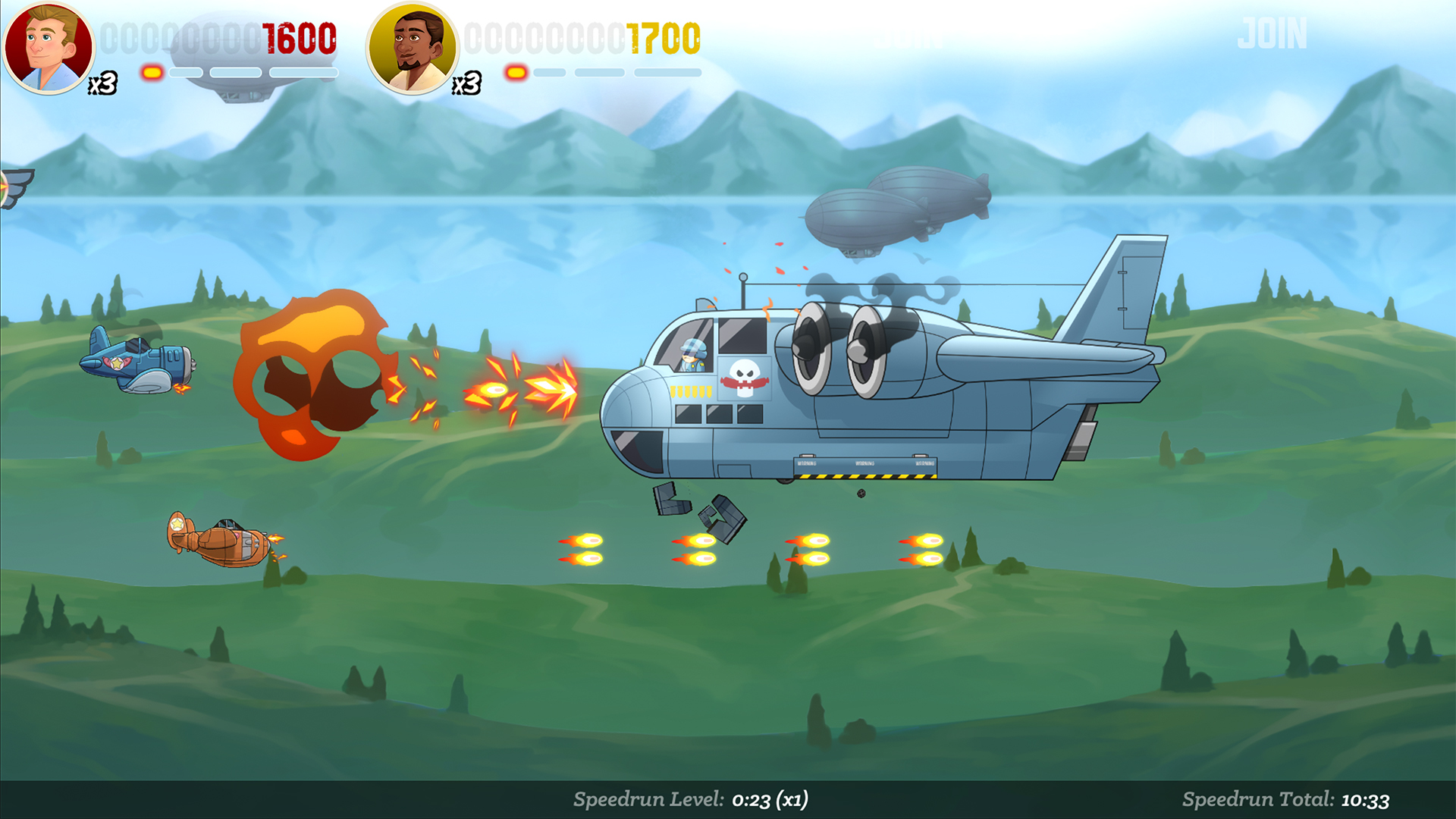
Task: Click the Speedrun Level timer showing 0:23
Action: pyautogui.click(x=693, y=798)
